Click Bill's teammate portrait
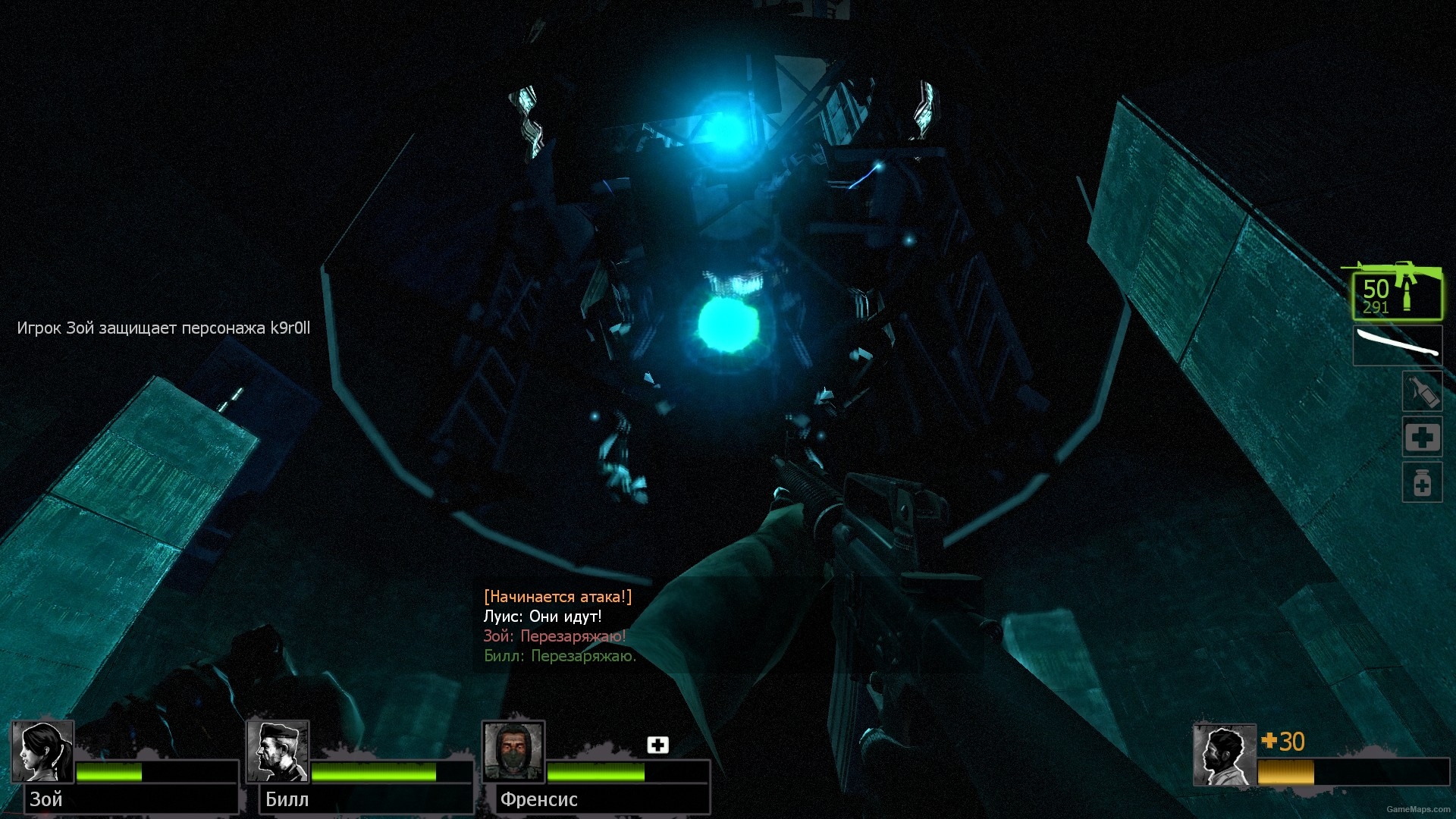The image size is (1456, 819). [278, 752]
